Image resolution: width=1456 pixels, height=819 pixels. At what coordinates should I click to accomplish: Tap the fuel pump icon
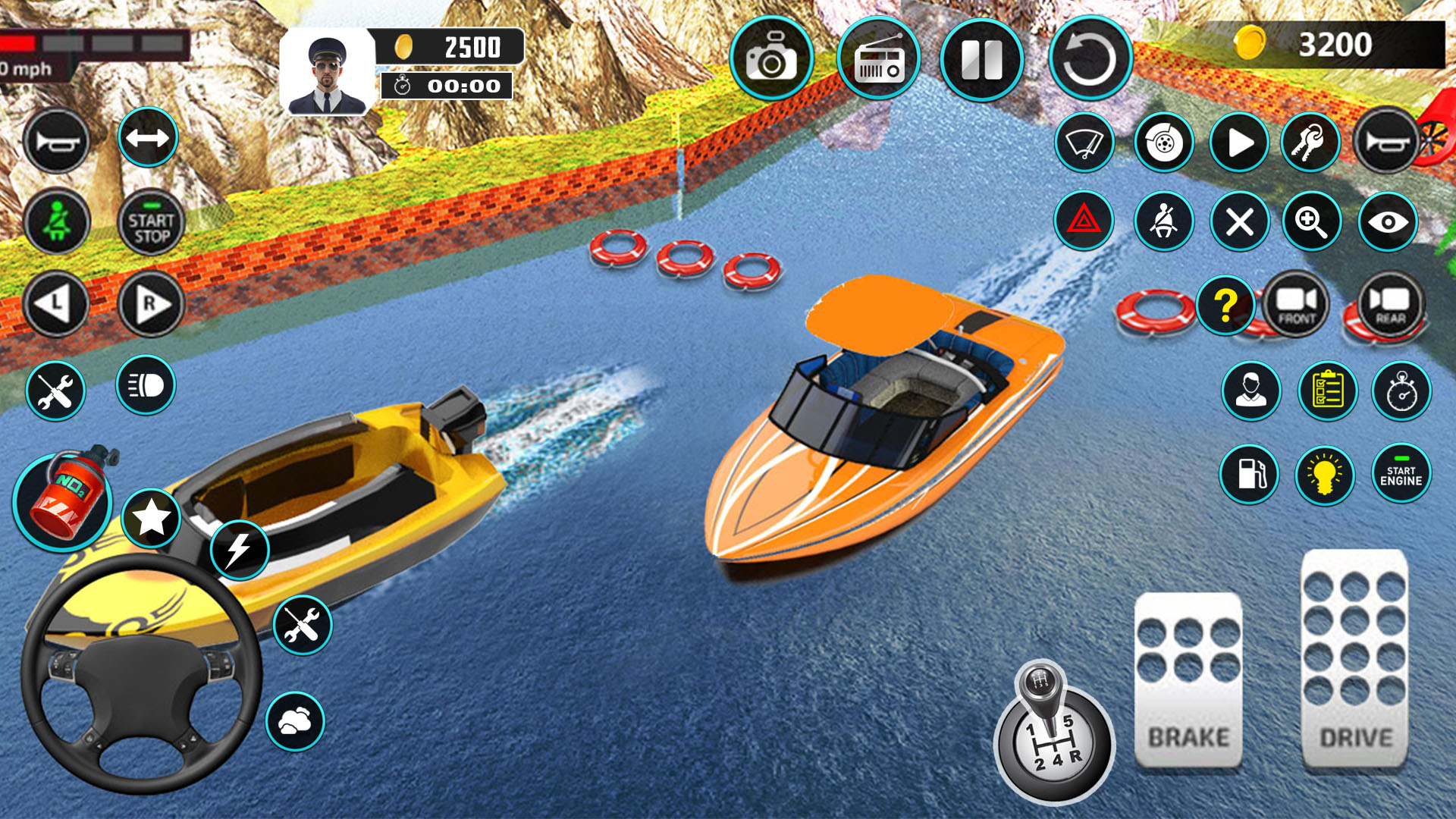point(1250,475)
